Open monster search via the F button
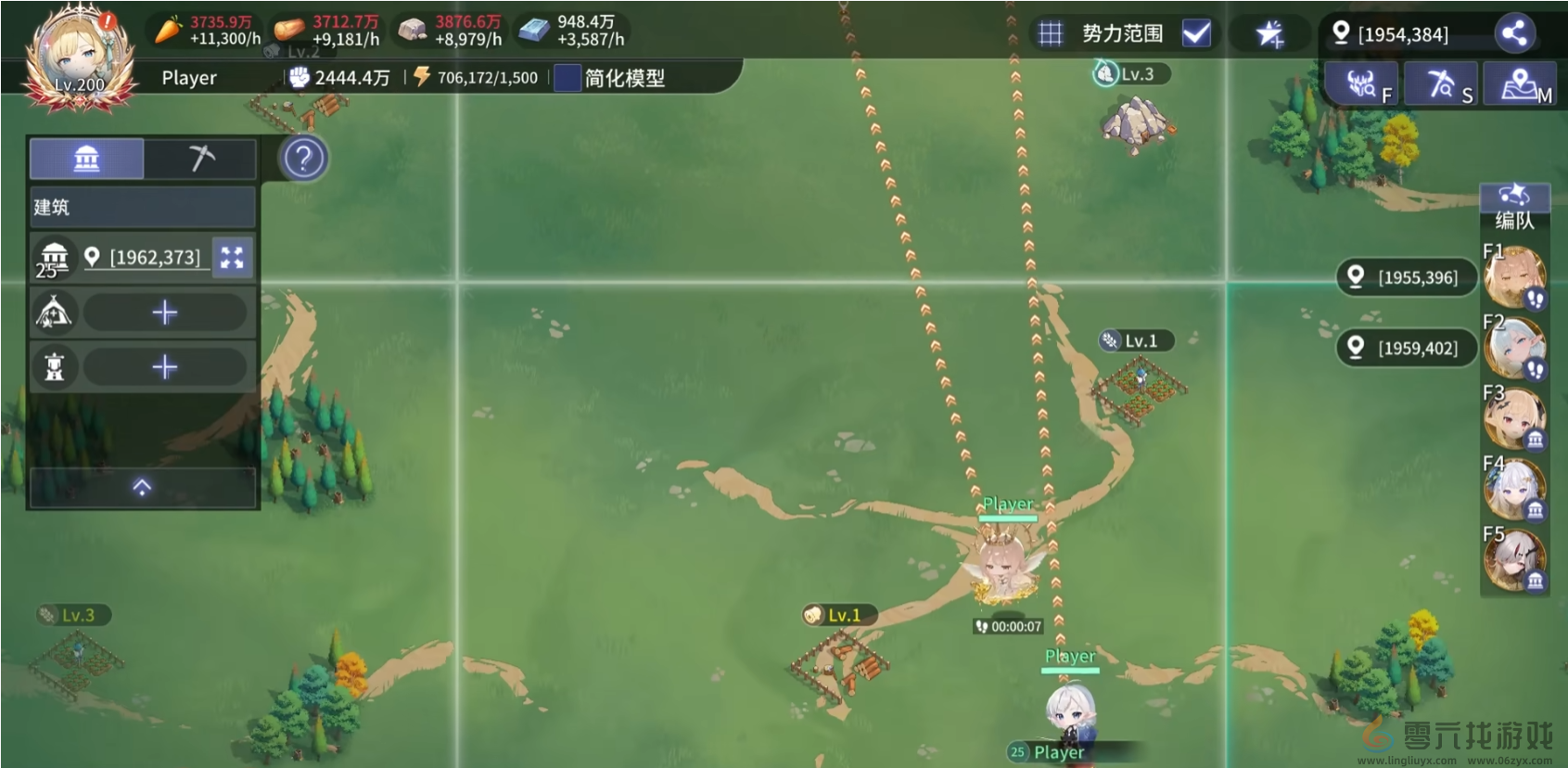Screen dimensions: 1568x768 coord(1362,83)
